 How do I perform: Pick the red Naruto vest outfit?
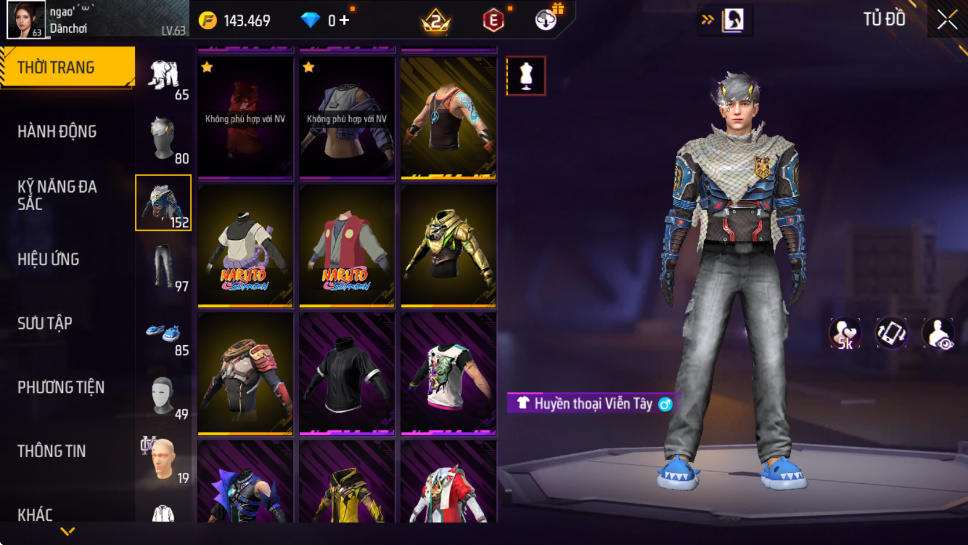(347, 245)
